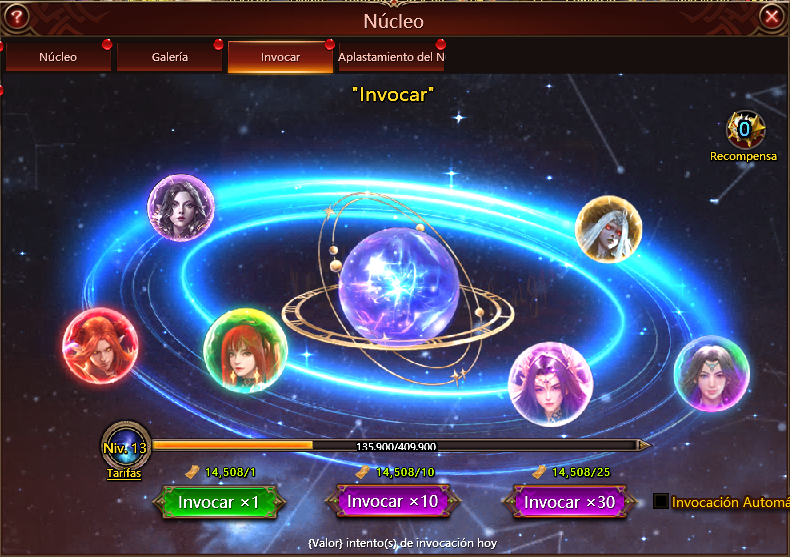The width and height of the screenshot is (790, 557).
Task: Close the Núcleo window
Action: 771,17
